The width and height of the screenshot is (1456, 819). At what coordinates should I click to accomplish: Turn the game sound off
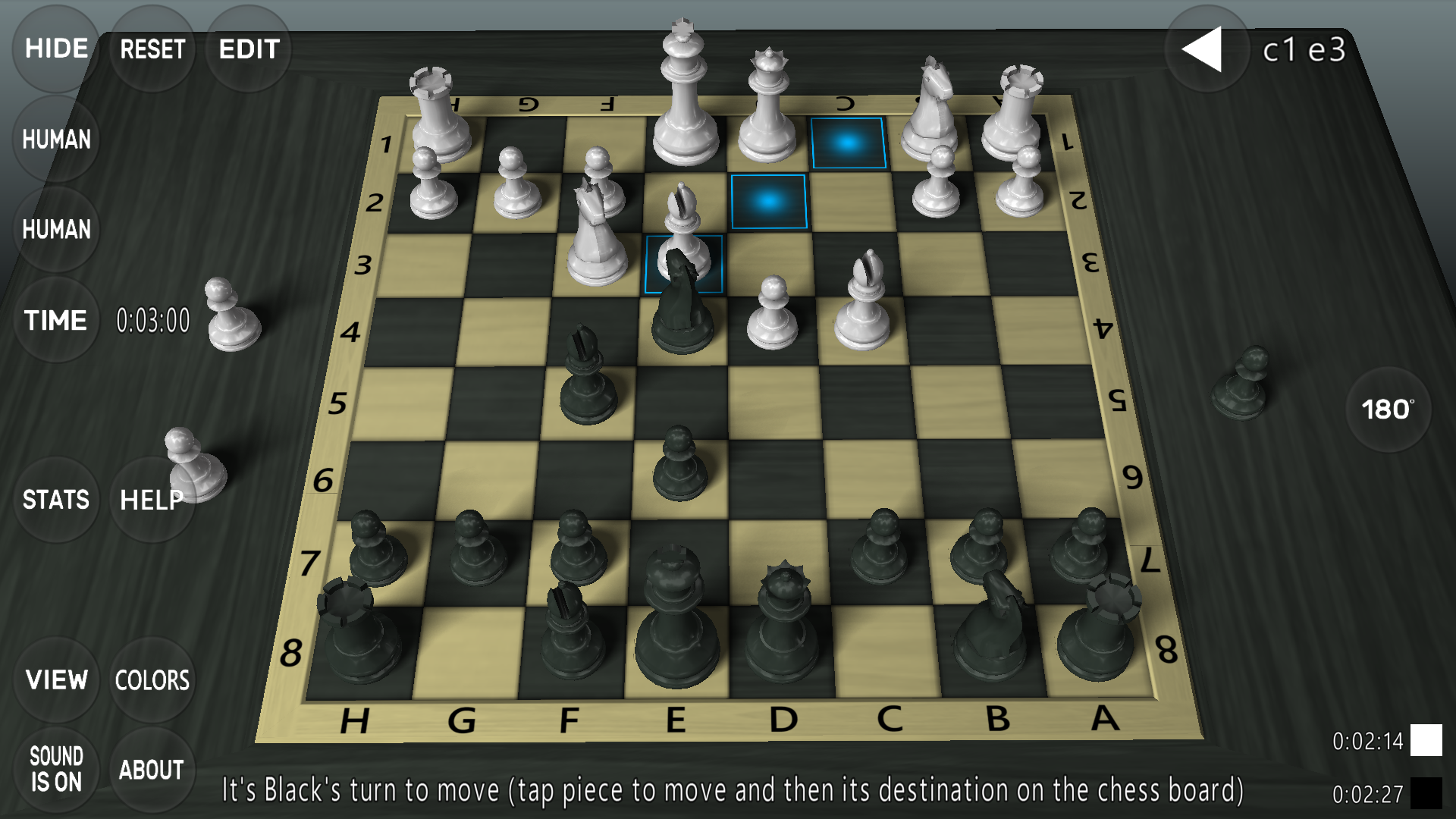57,770
